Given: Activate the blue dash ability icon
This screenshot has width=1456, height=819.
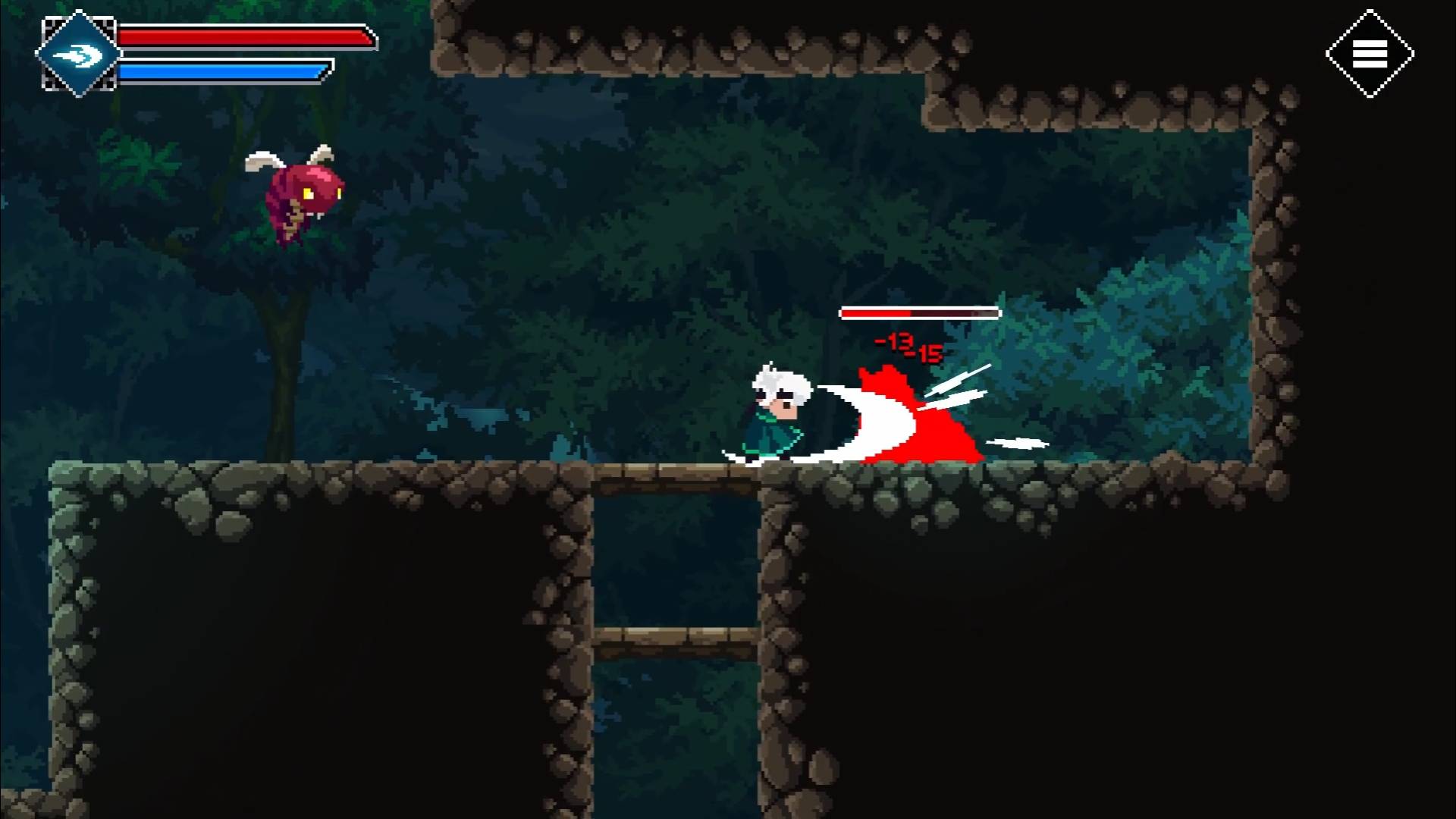Looking at the screenshot, I should [78, 54].
